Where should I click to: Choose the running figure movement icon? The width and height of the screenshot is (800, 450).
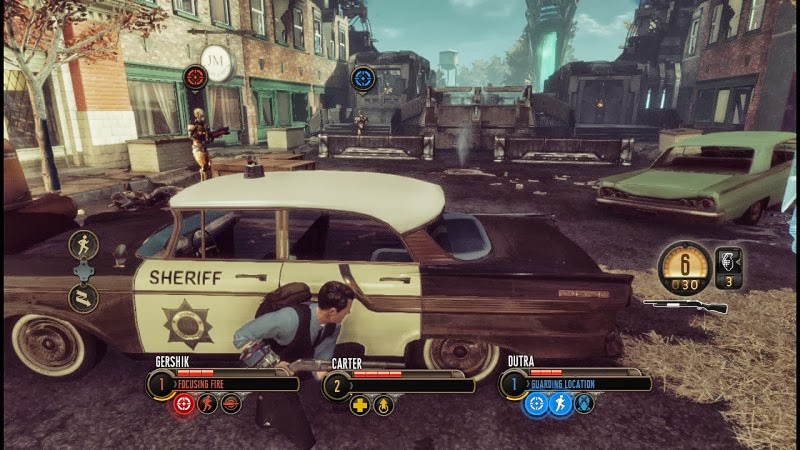point(83,244)
